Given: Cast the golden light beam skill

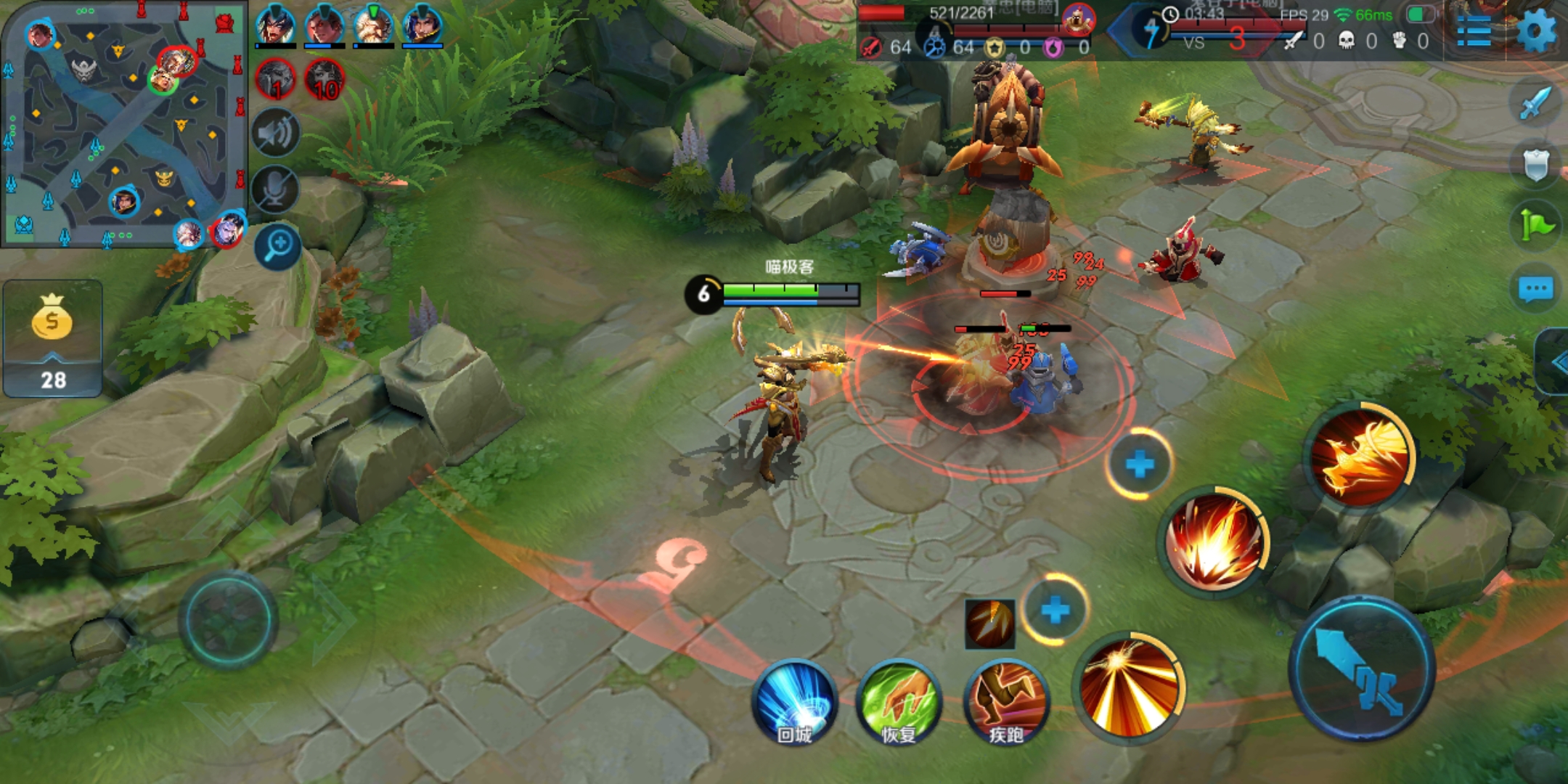Looking at the screenshot, I should (1127, 686).
